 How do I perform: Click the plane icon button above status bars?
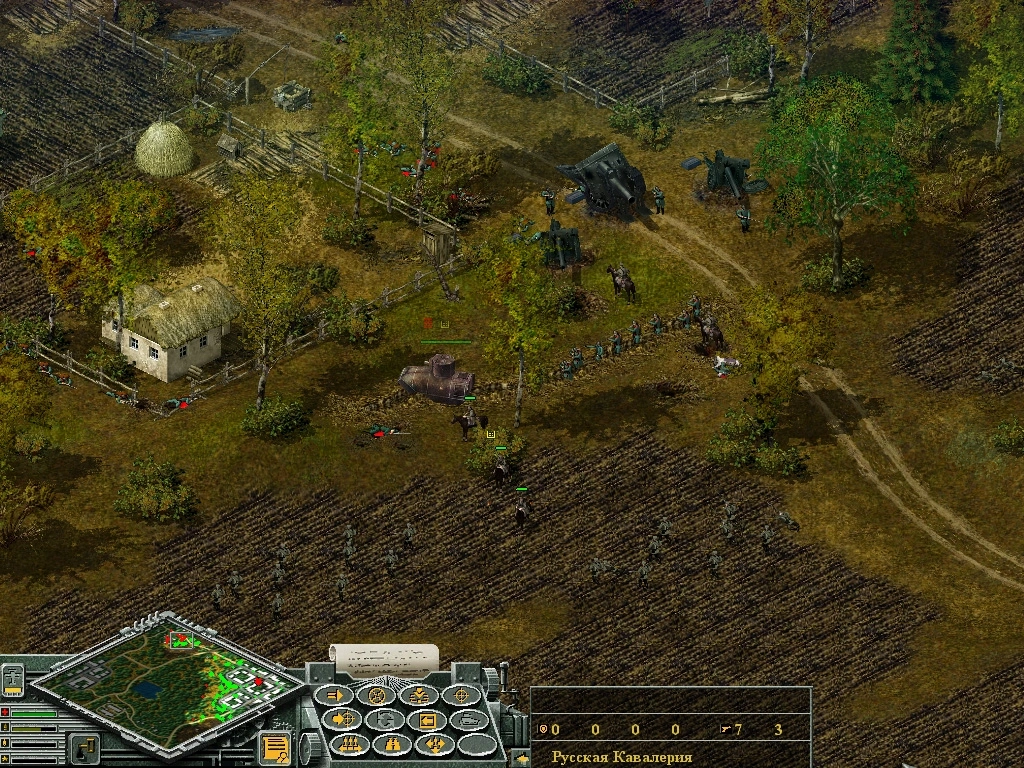point(13,679)
